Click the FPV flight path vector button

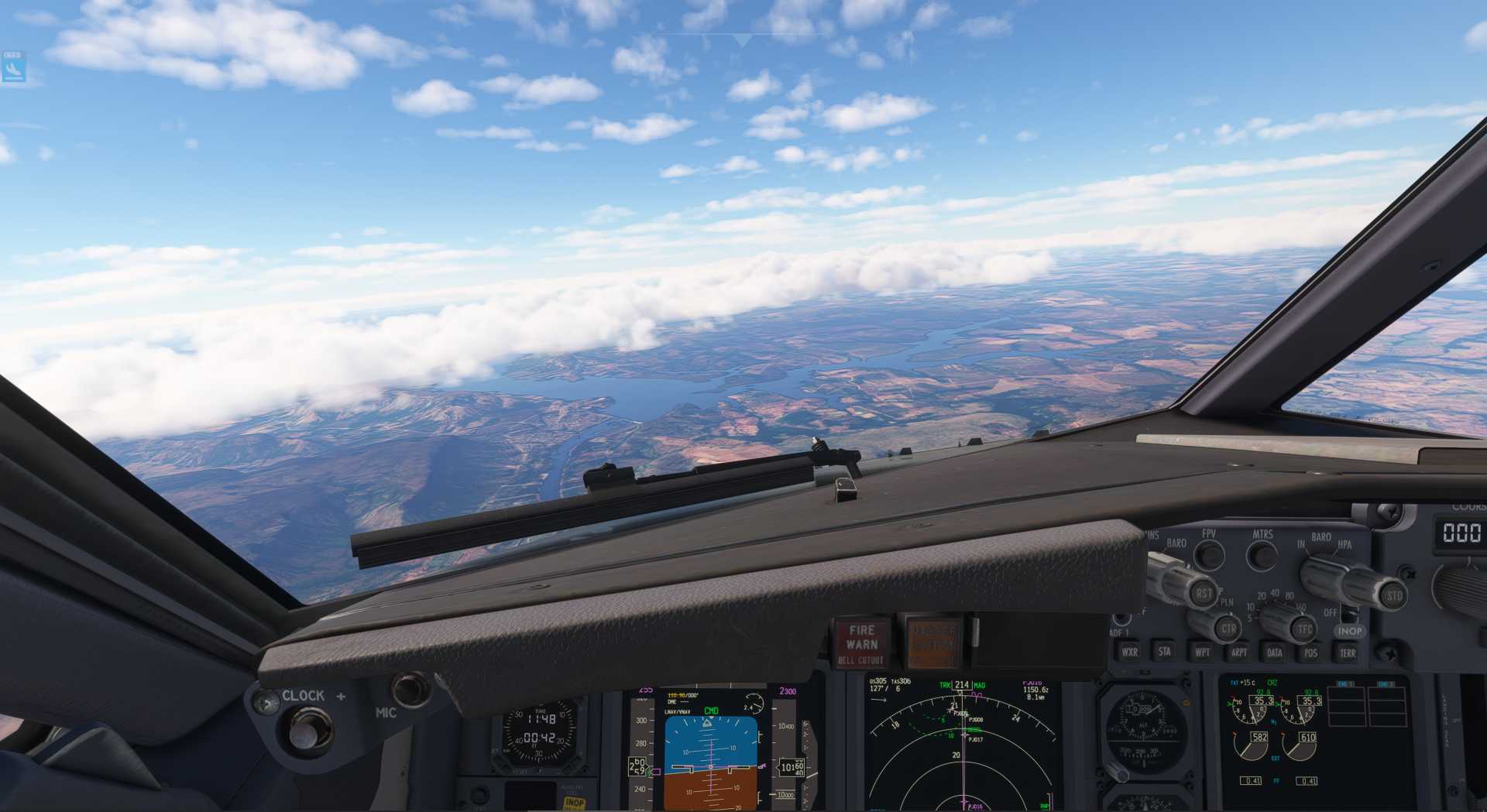(1209, 554)
